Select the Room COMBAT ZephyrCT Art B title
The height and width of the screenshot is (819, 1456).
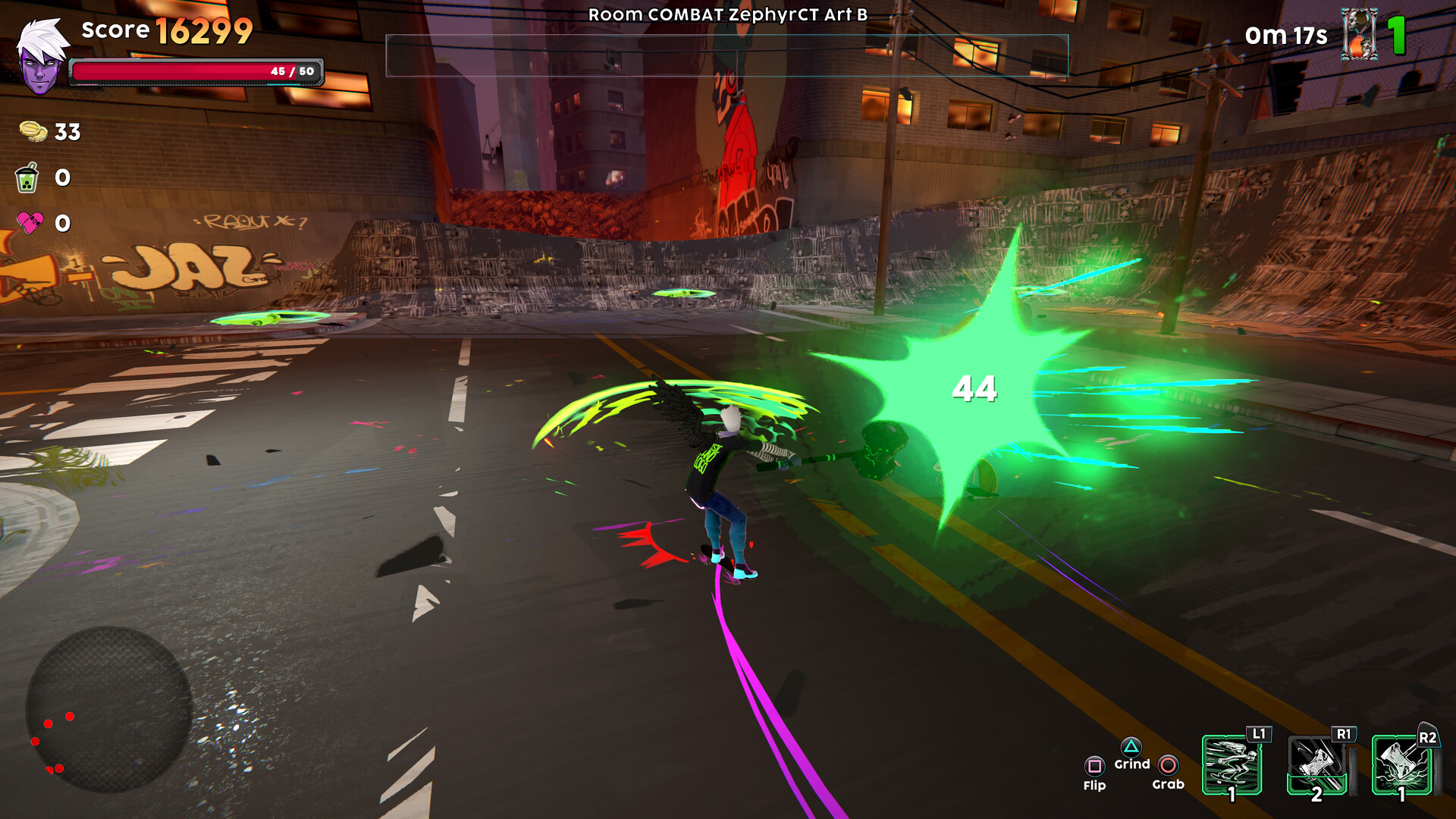click(x=728, y=13)
